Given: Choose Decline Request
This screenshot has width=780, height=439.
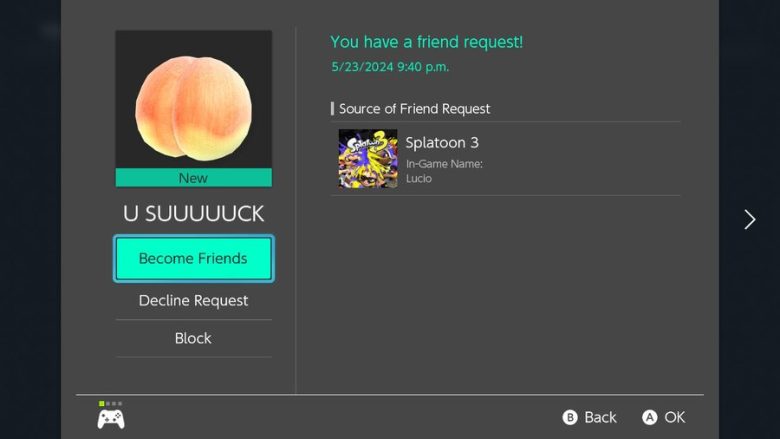Looking at the screenshot, I should [x=193, y=300].
